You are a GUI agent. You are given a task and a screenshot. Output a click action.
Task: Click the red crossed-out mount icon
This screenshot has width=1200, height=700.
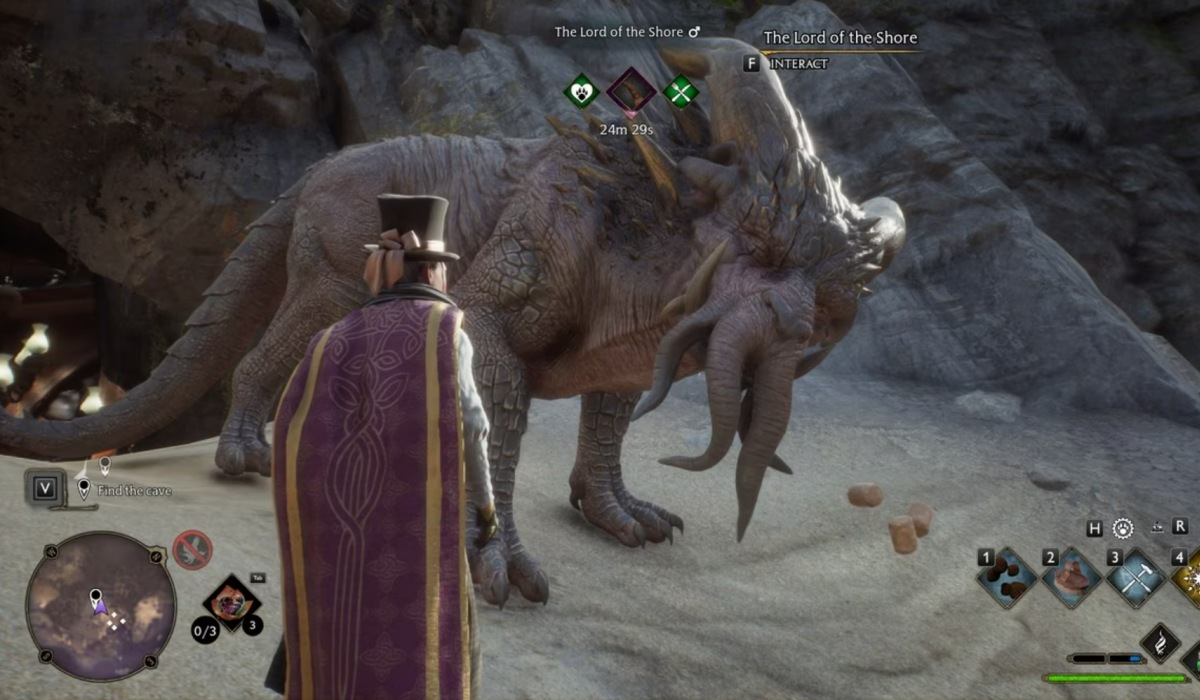[x=191, y=548]
